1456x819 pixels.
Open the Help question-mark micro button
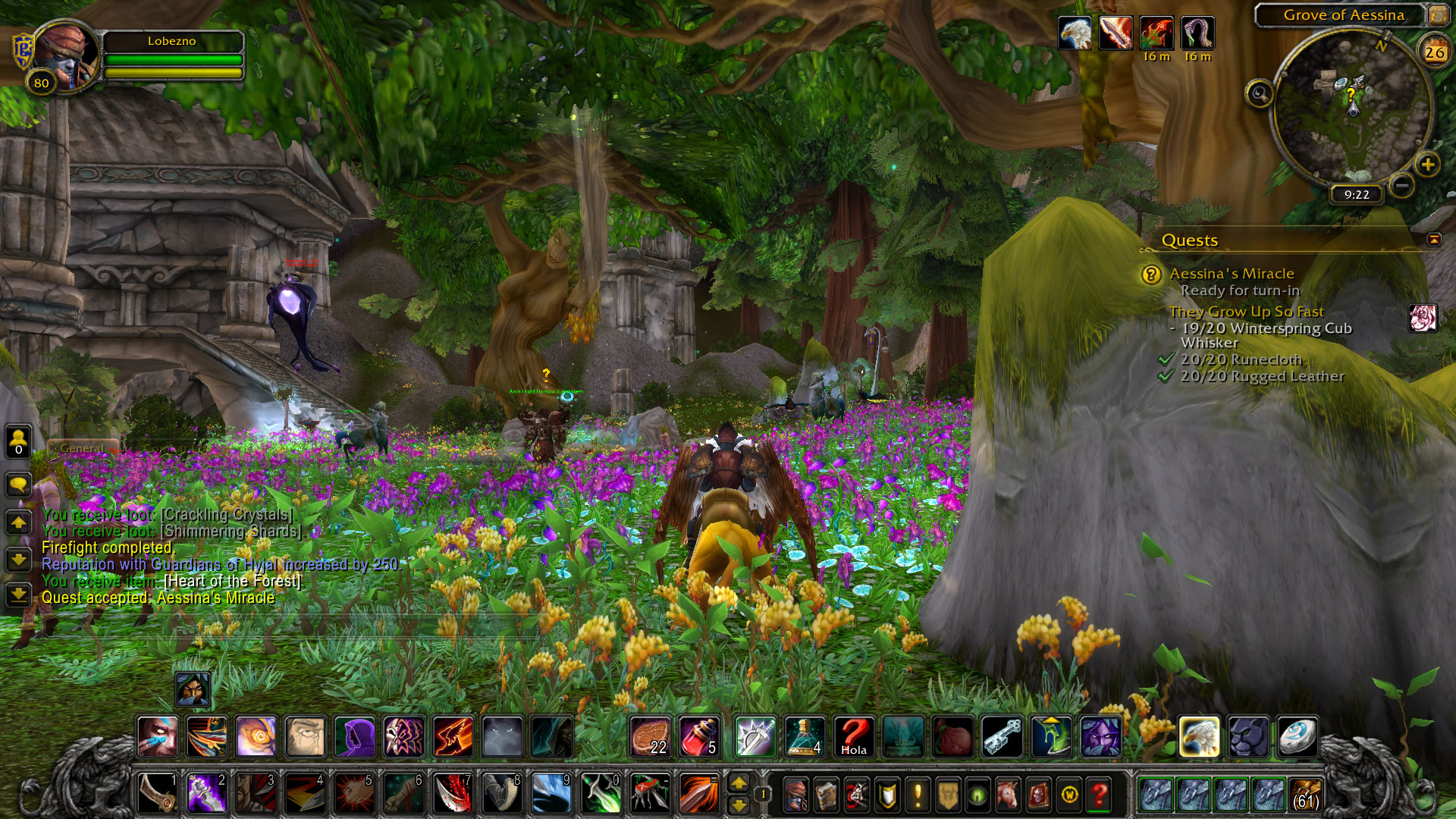pos(1099,795)
